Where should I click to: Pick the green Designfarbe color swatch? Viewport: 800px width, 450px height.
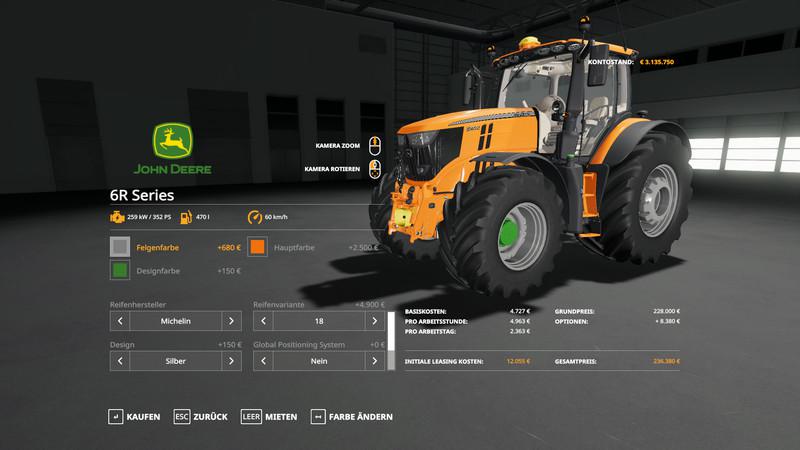(120, 270)
